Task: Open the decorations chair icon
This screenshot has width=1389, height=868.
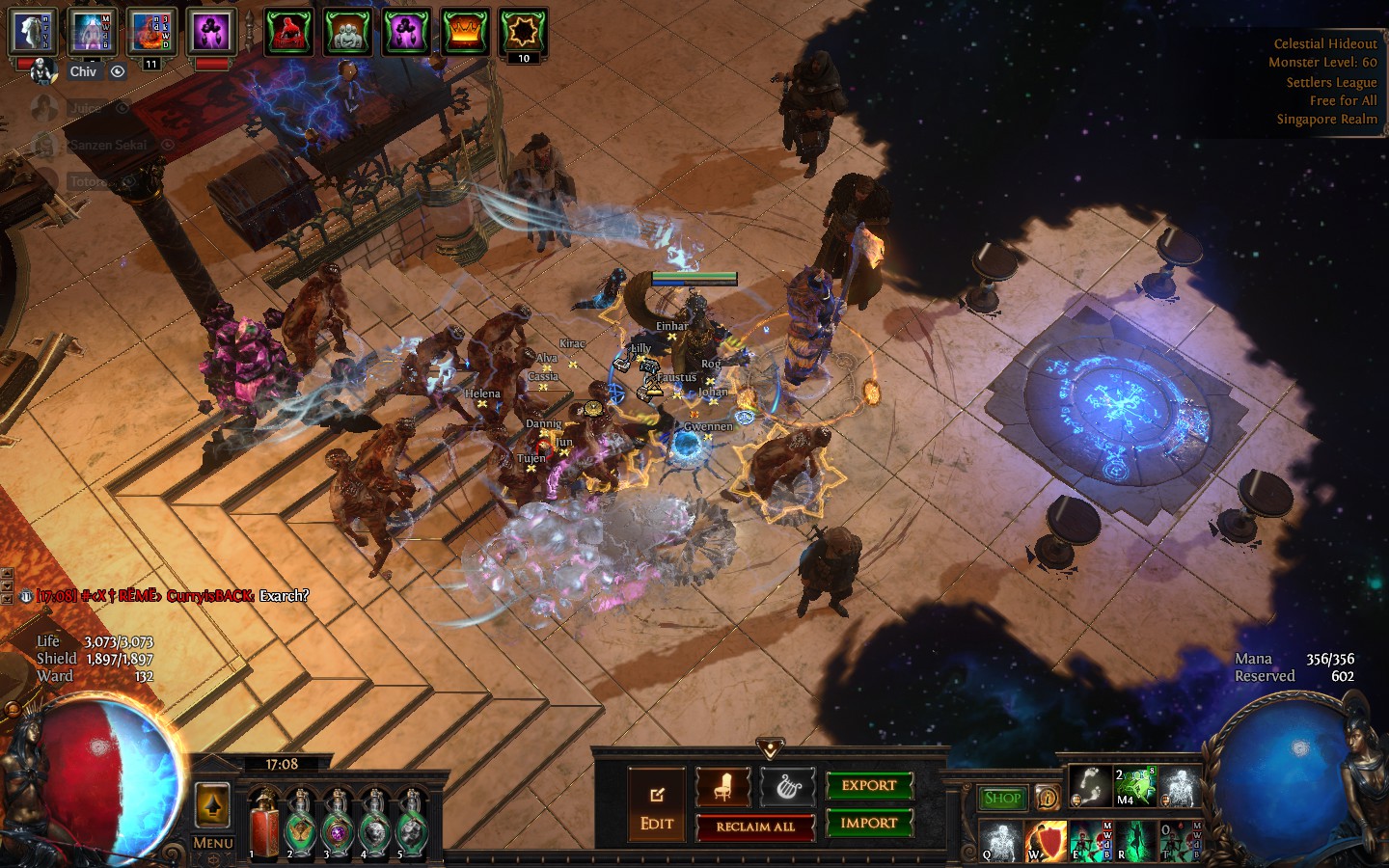Action: point(722,788)
